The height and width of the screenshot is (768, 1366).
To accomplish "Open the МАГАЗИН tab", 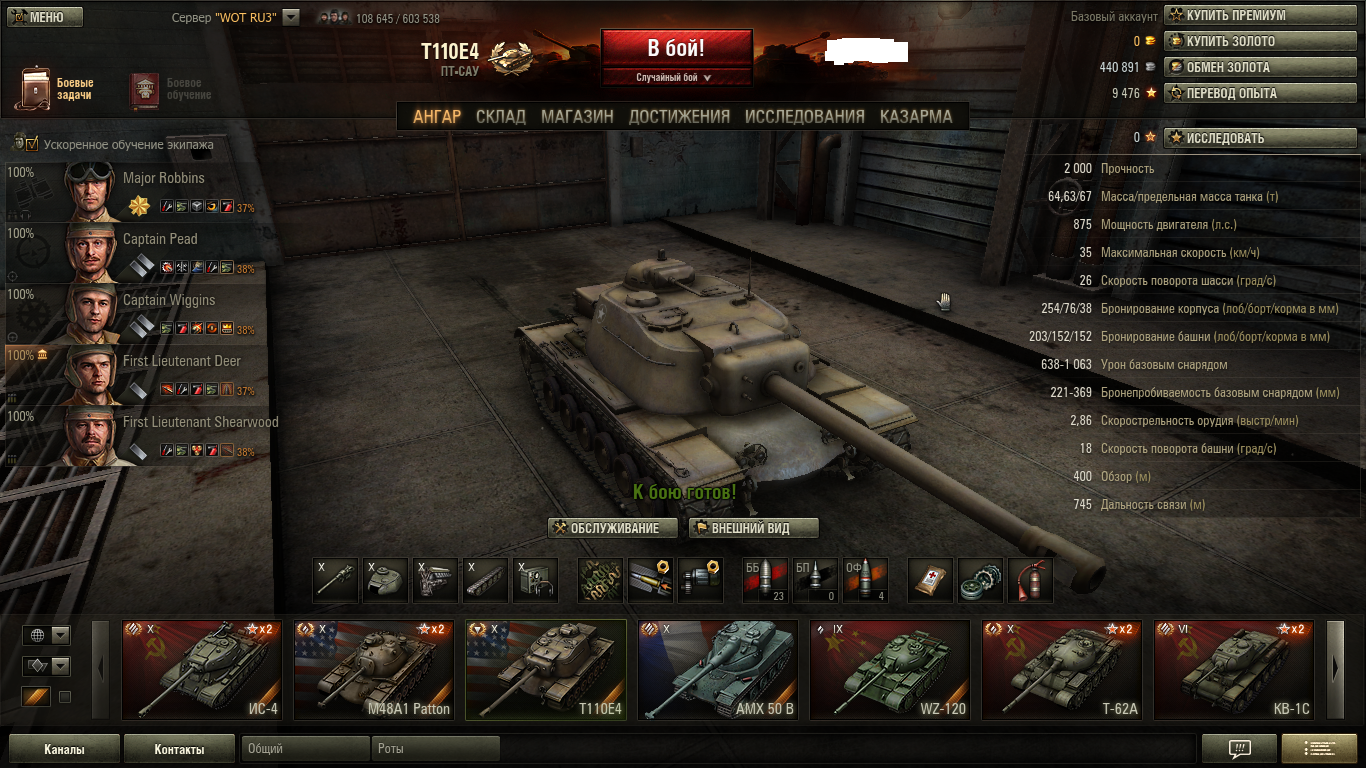I will coord(577,116).
